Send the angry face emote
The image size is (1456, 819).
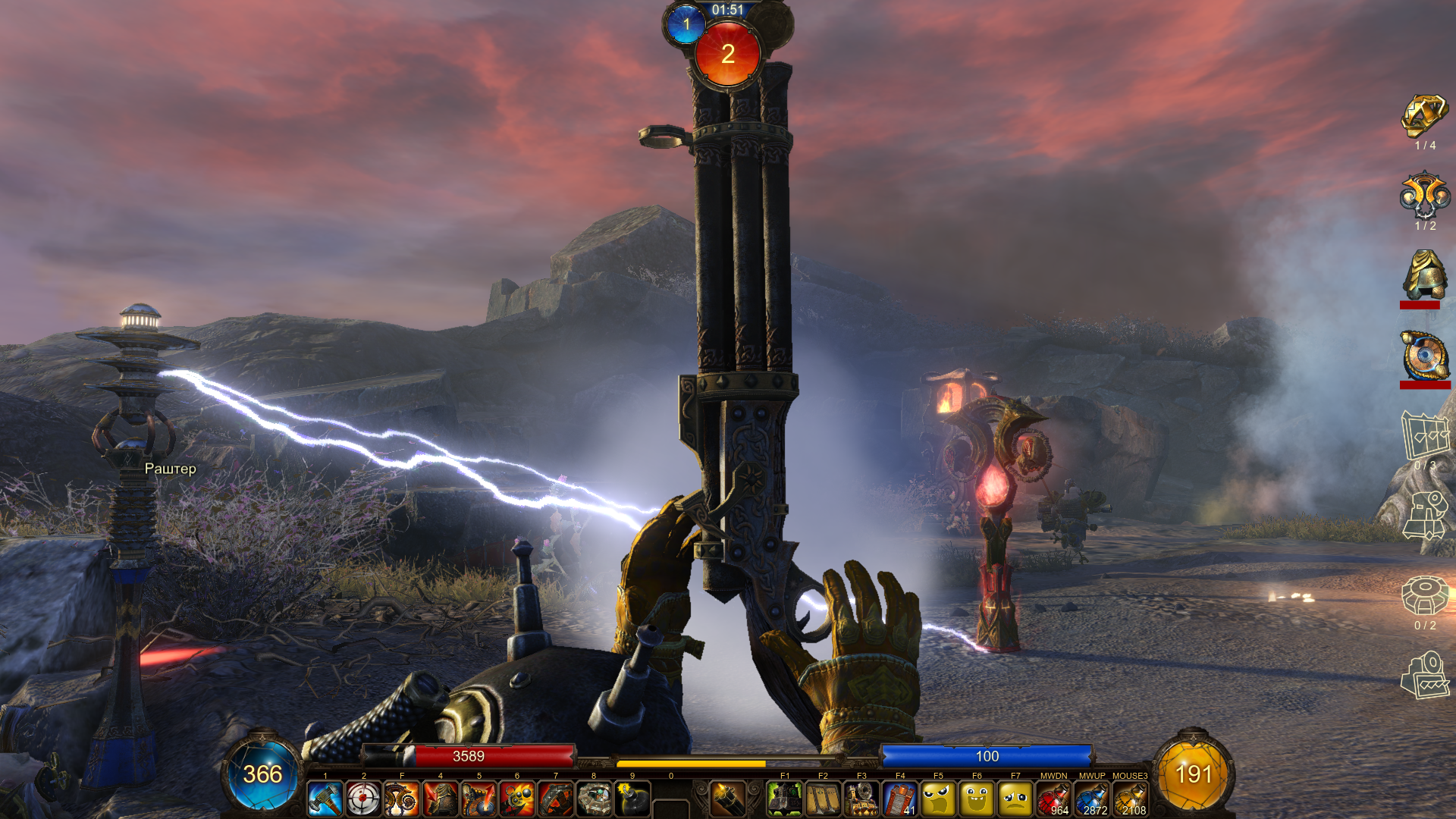click(x=938, y=799)
